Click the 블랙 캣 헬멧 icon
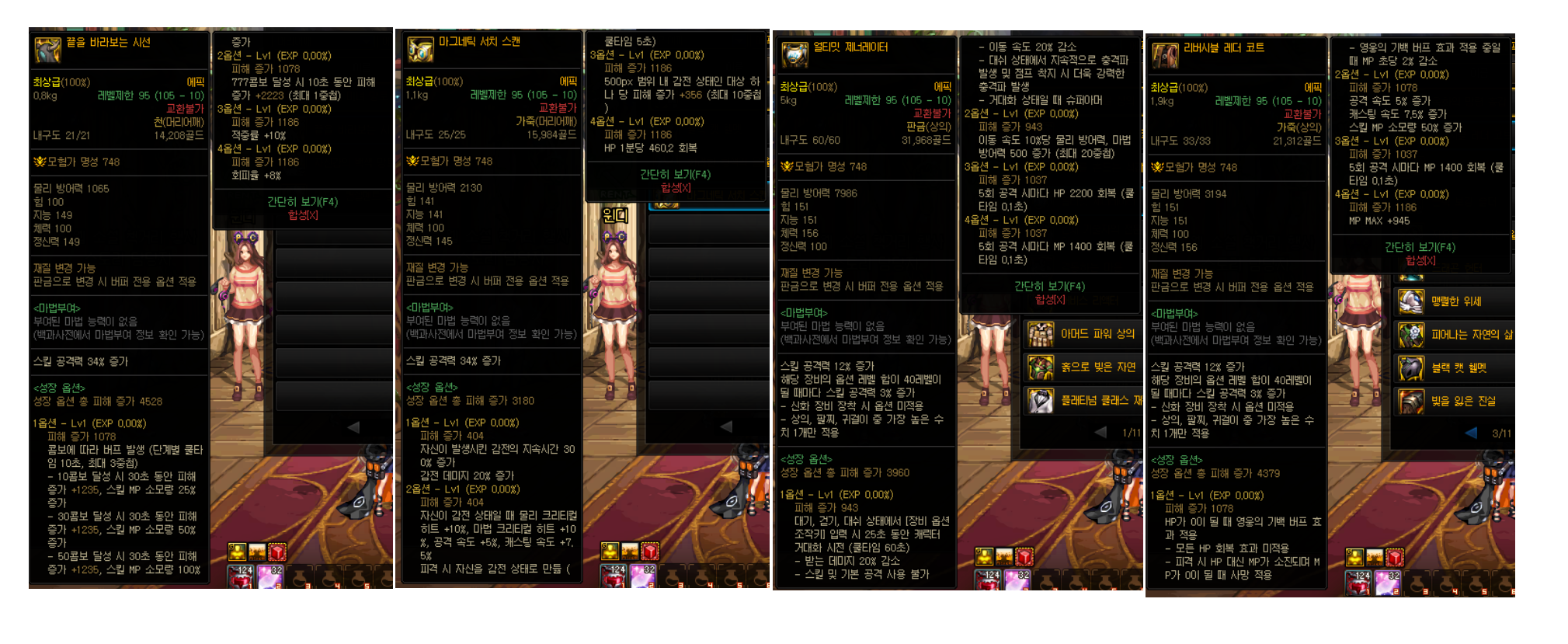 pos(1412,368)
